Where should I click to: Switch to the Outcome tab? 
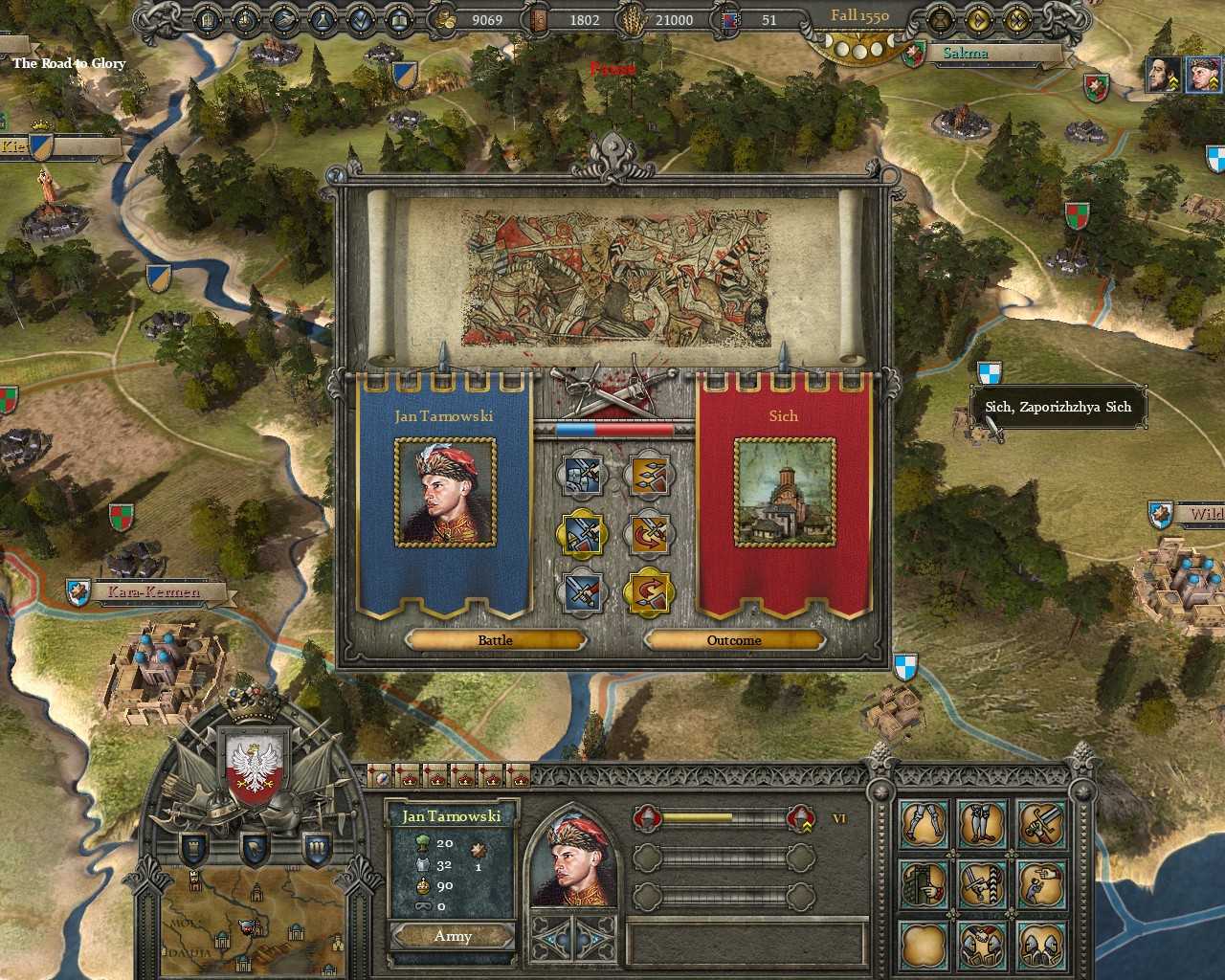click(x=734, y=639)
